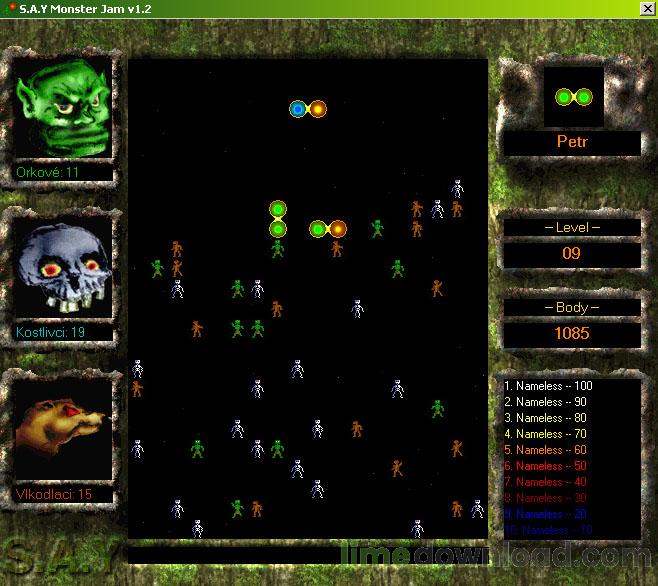Click the green orc portrait
Viewport: 658px width, 586px height.
[x=61, y=107]
